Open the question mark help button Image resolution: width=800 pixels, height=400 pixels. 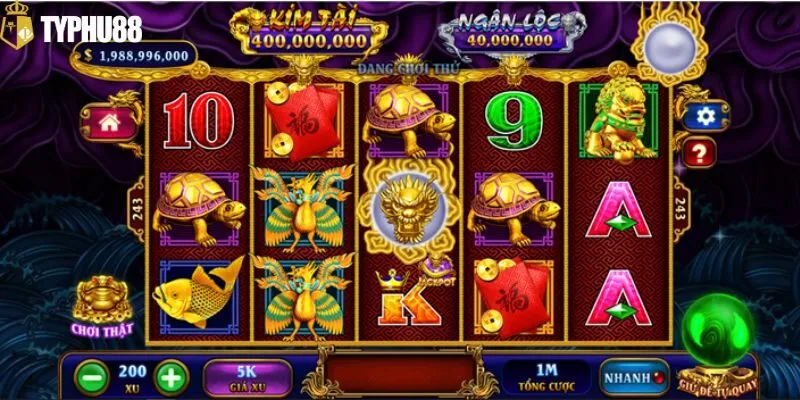pyautogui.click(x=701, y=152)
